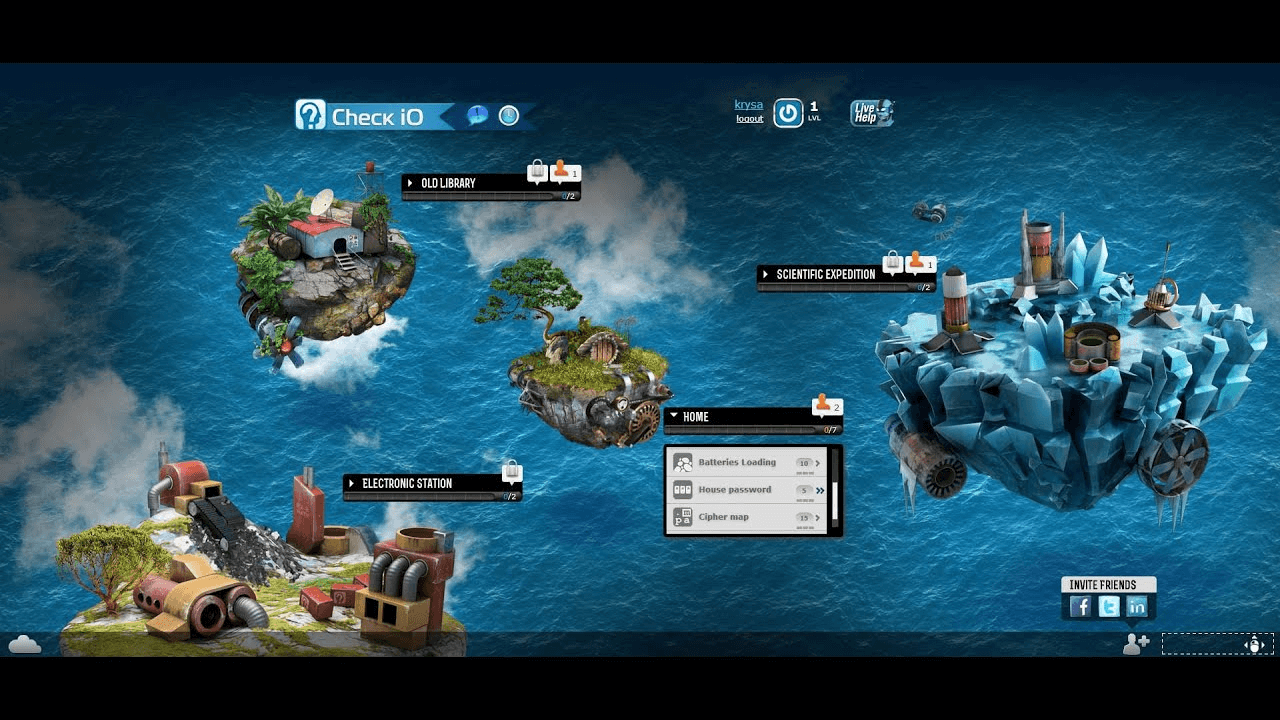Open the Cipher map mission icon
1280x720 pixels.
tap(684, 516)
